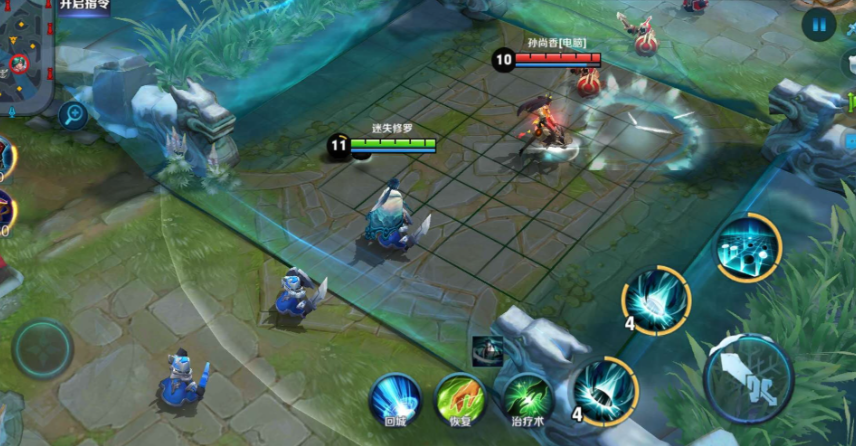Viewport: 856px width, 446px height.
Task: Activate the 回城 recall ability
Action: 394,398
